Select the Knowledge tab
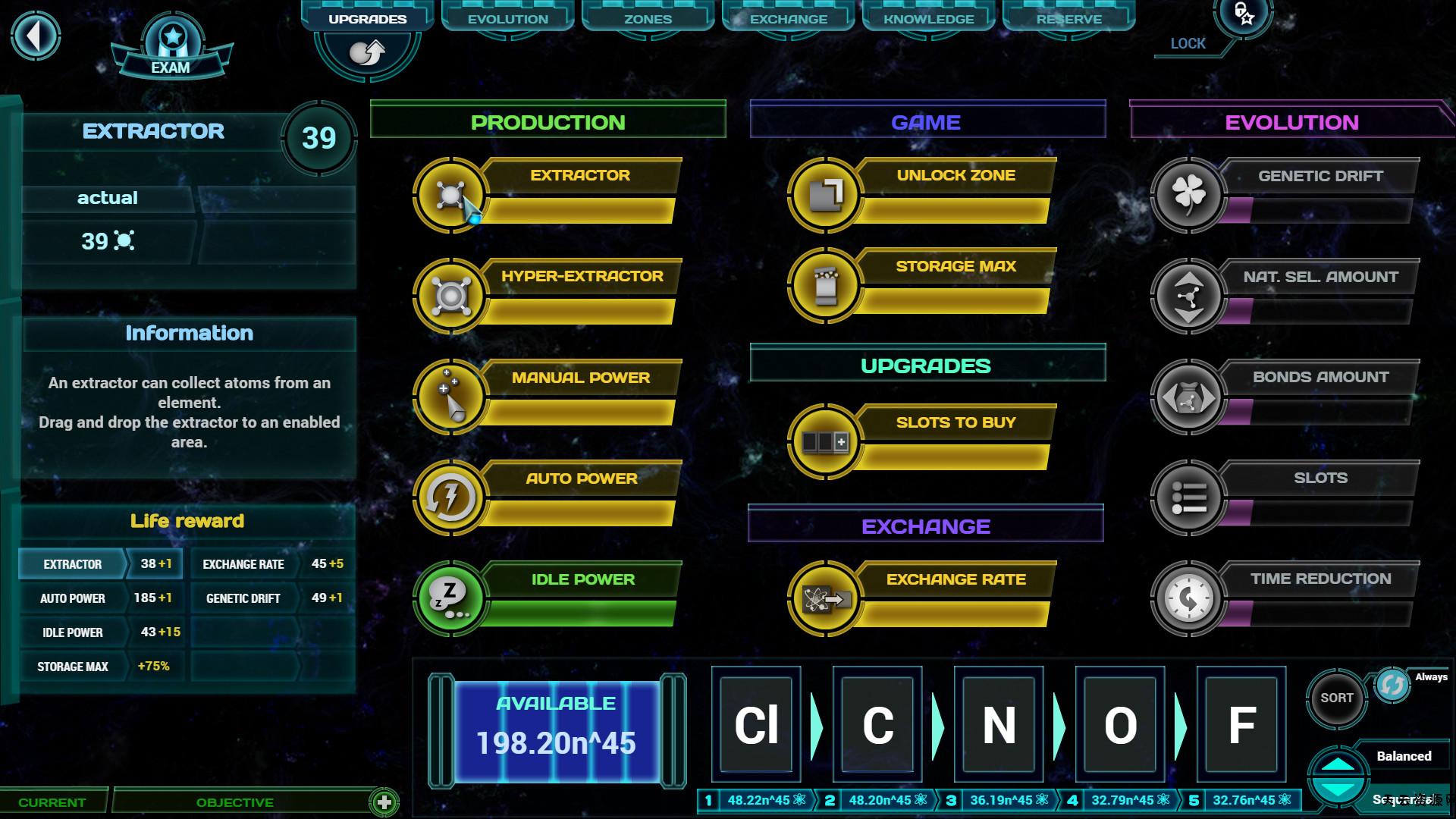 928,19
